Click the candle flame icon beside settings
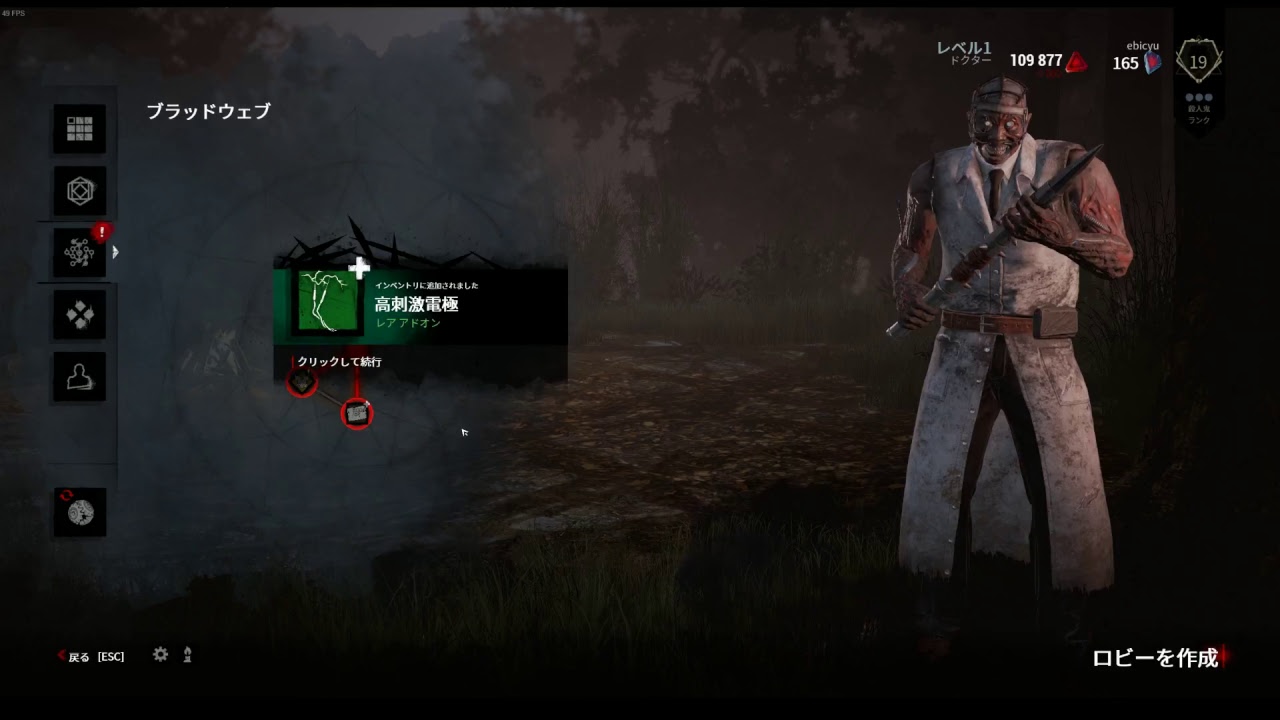Viewport: 1280px width, 720px height. pos(187,655)
